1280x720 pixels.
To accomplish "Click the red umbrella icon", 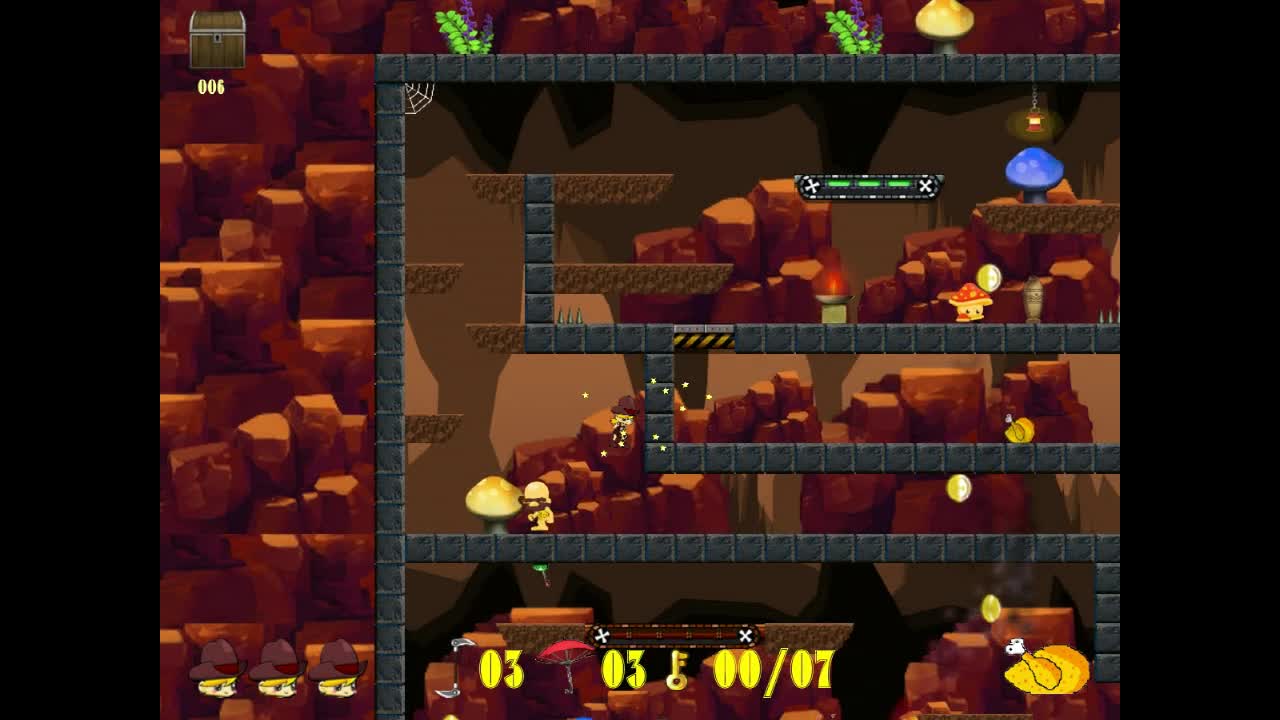I will [565, 658].
